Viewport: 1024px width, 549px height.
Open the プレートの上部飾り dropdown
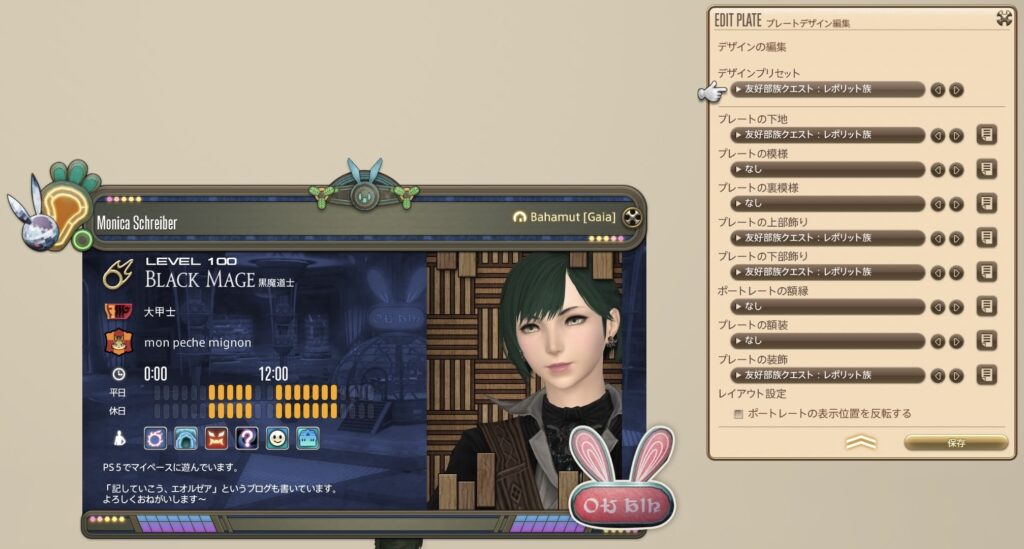coord(826,238)
